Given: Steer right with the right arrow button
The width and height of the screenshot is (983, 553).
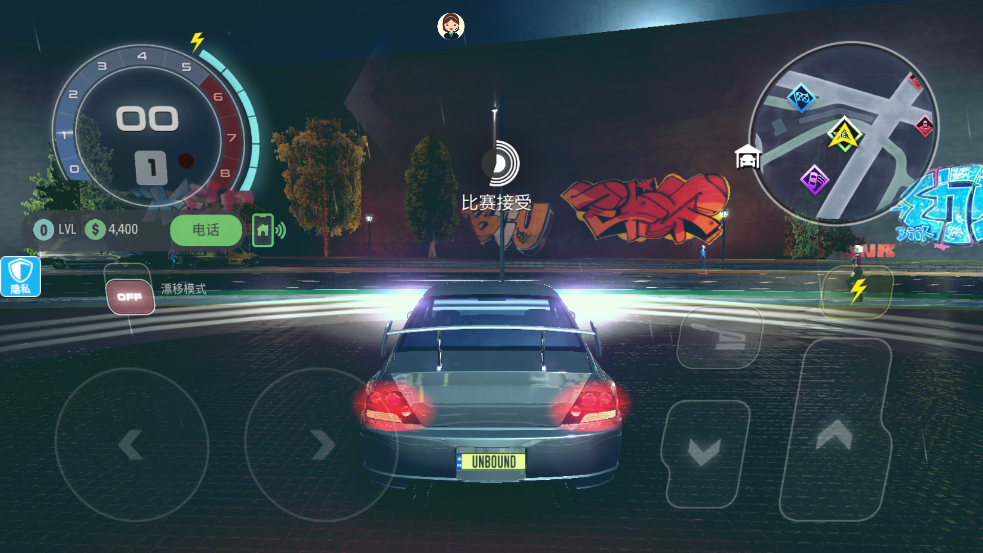Looking at the screenshot, I should coord(320,444).
